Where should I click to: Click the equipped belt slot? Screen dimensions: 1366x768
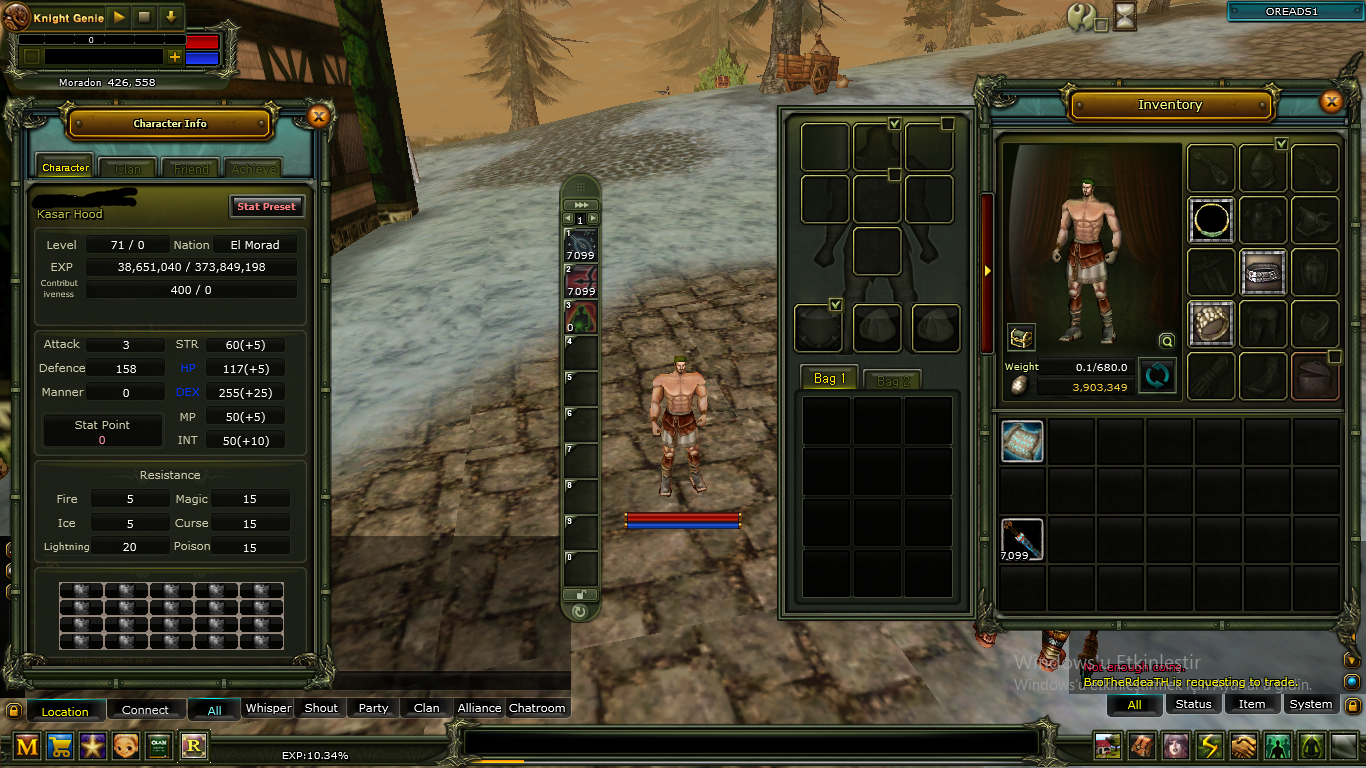(1263, 272)
